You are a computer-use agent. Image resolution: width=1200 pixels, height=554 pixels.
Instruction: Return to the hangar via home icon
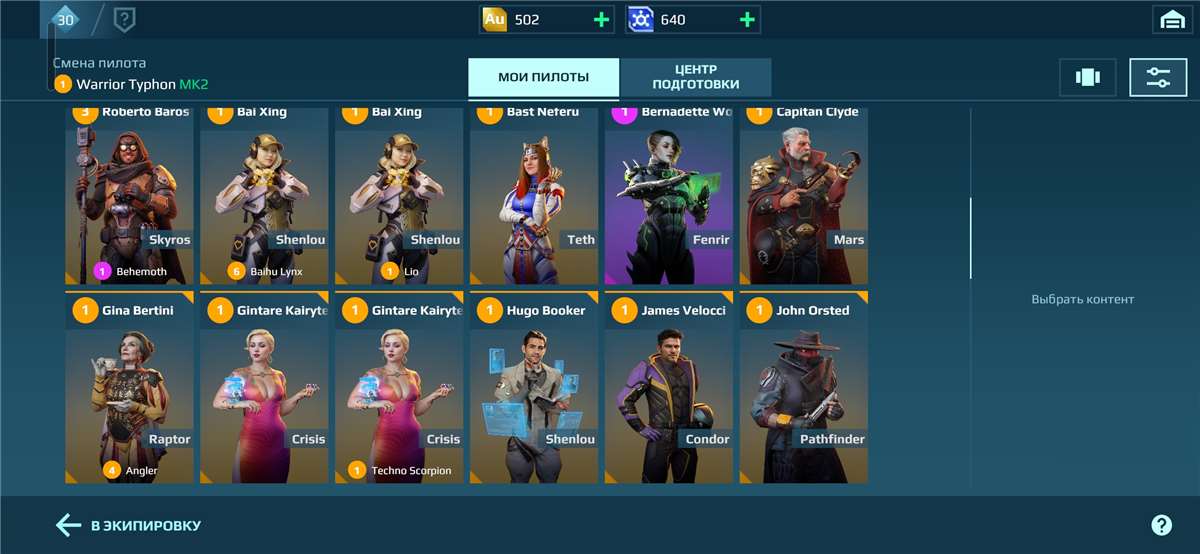pyautogui.click(x=1171, y=19)
